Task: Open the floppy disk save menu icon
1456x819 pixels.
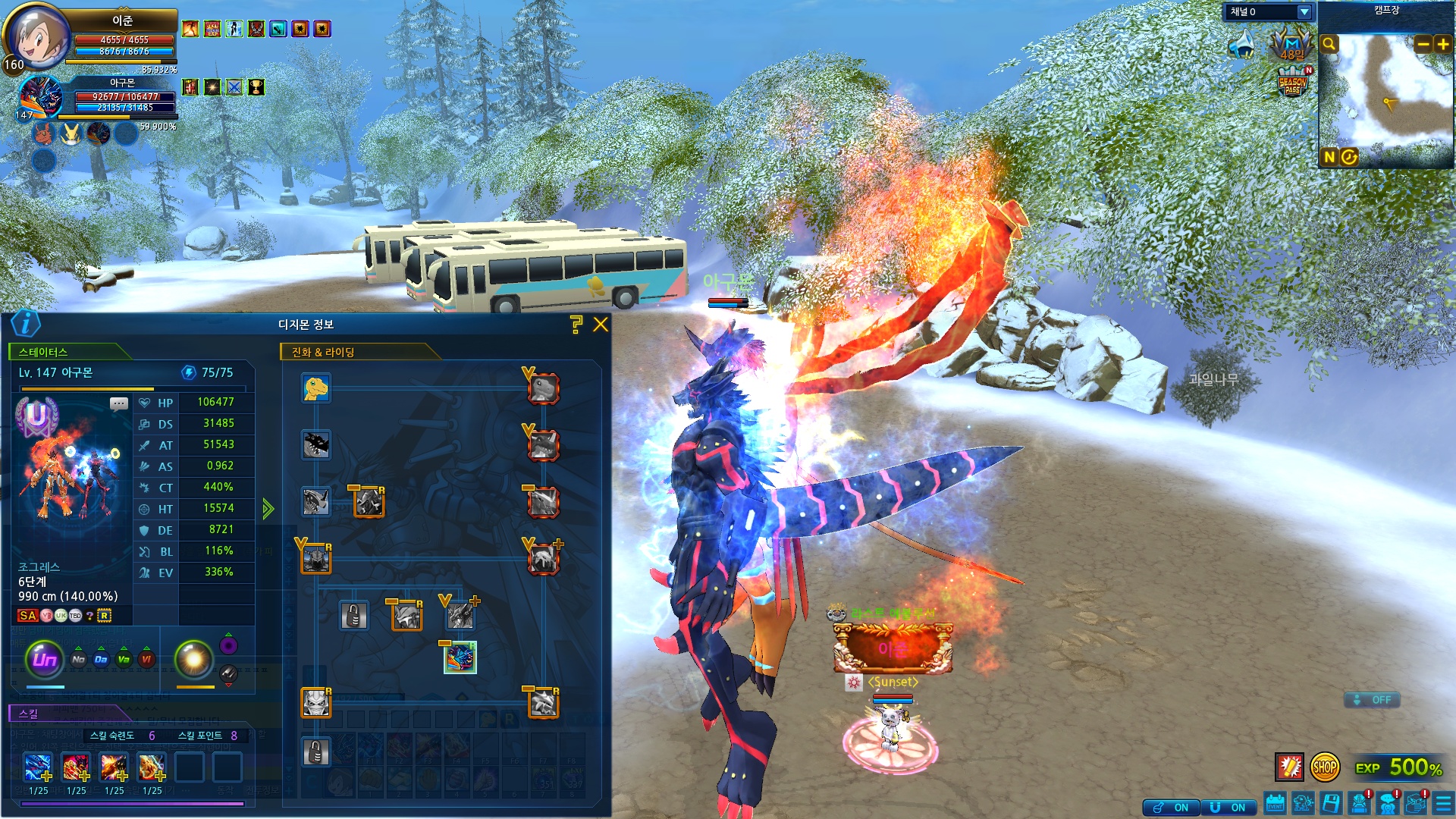Action: (x=1331, y=804)
